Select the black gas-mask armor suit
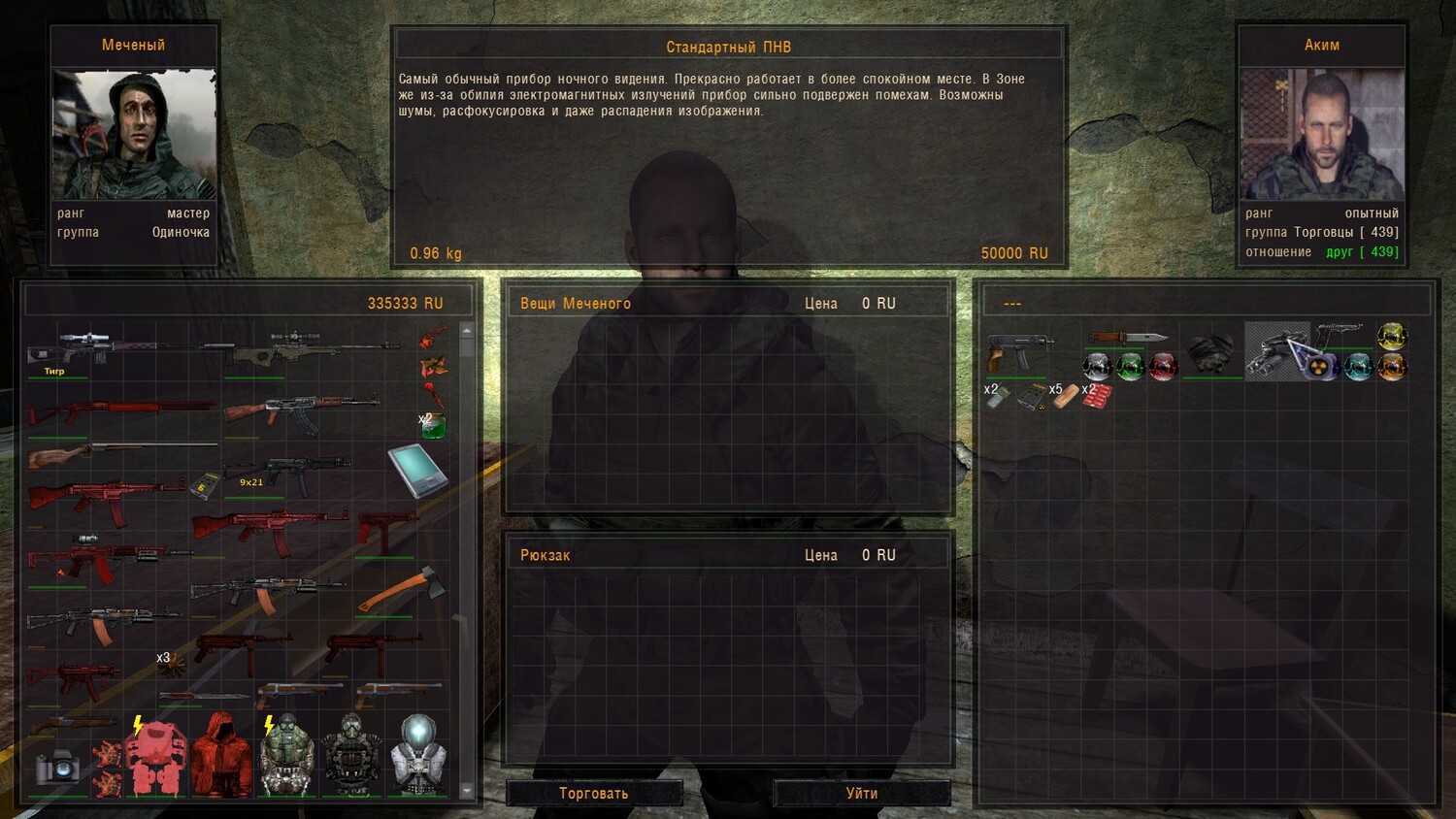This screenshot has height=819, width=1456. 351,756
